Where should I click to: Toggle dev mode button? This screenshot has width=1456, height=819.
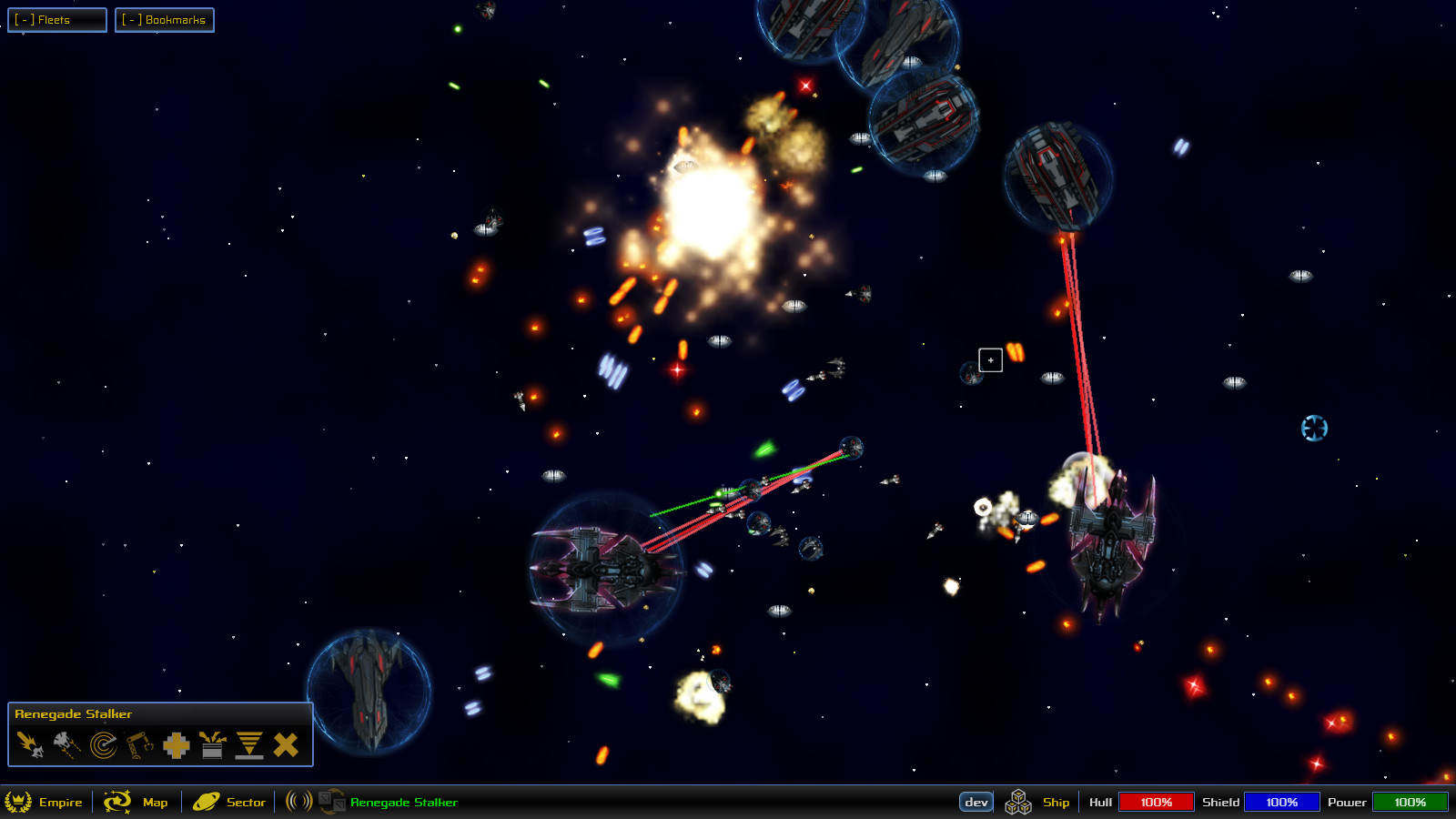[976, 802]
